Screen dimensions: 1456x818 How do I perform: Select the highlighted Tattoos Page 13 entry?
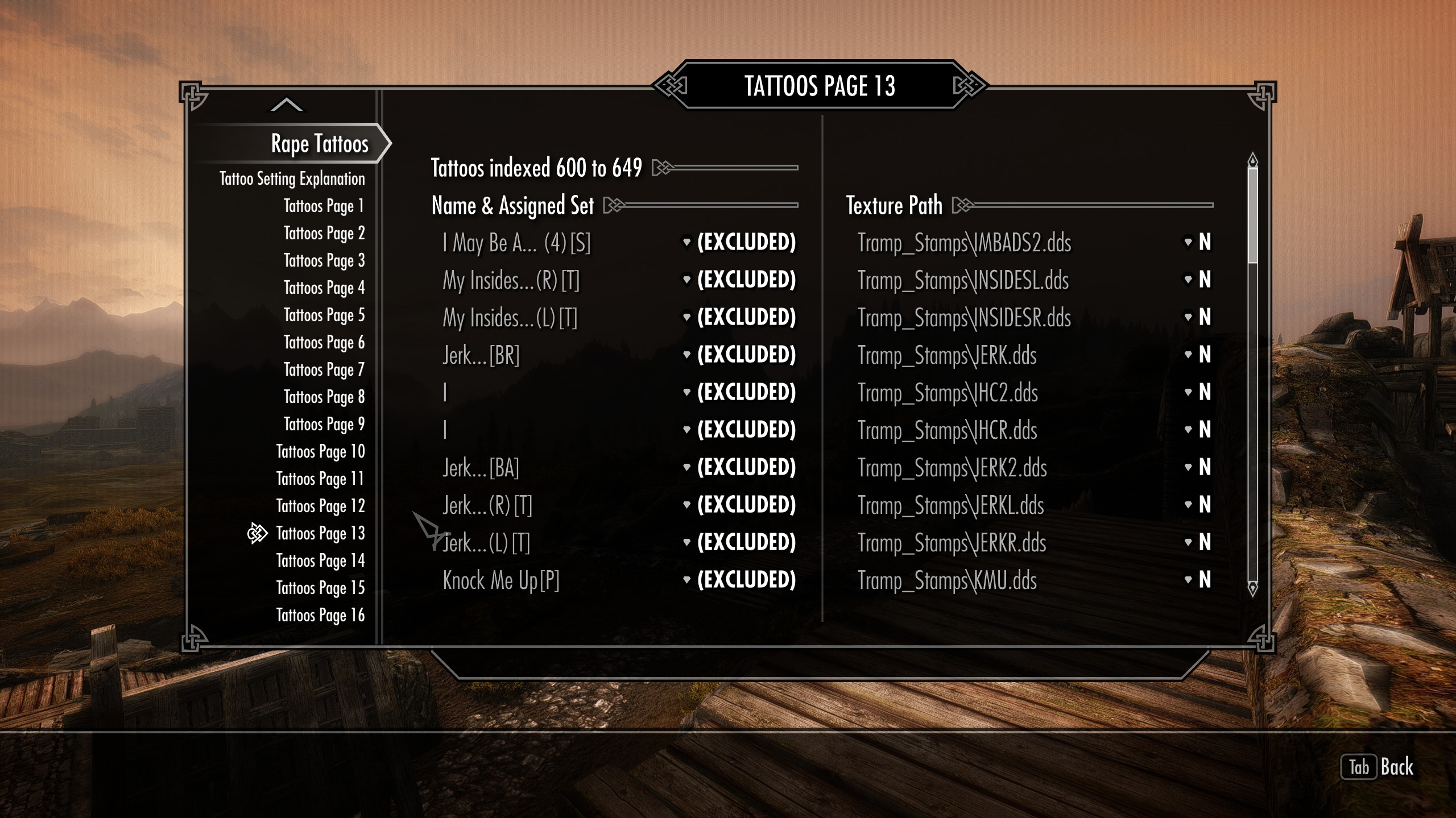pyautogui.click(x=320, y=533)
